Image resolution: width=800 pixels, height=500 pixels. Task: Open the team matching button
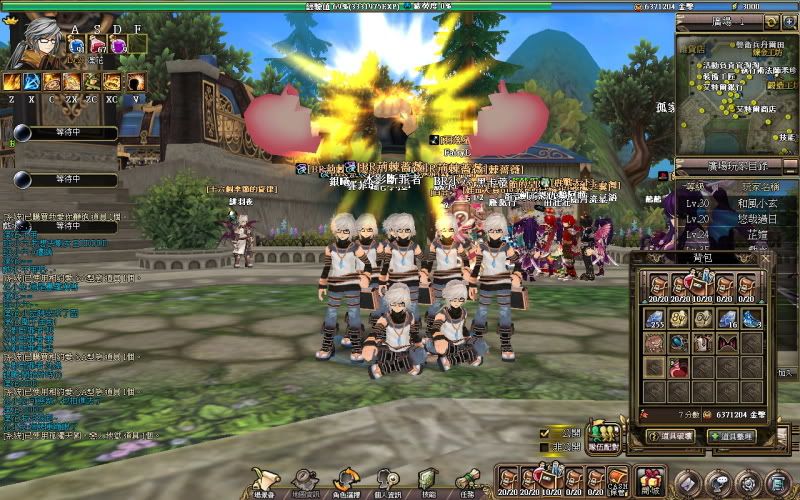click(x=604, y=438)
